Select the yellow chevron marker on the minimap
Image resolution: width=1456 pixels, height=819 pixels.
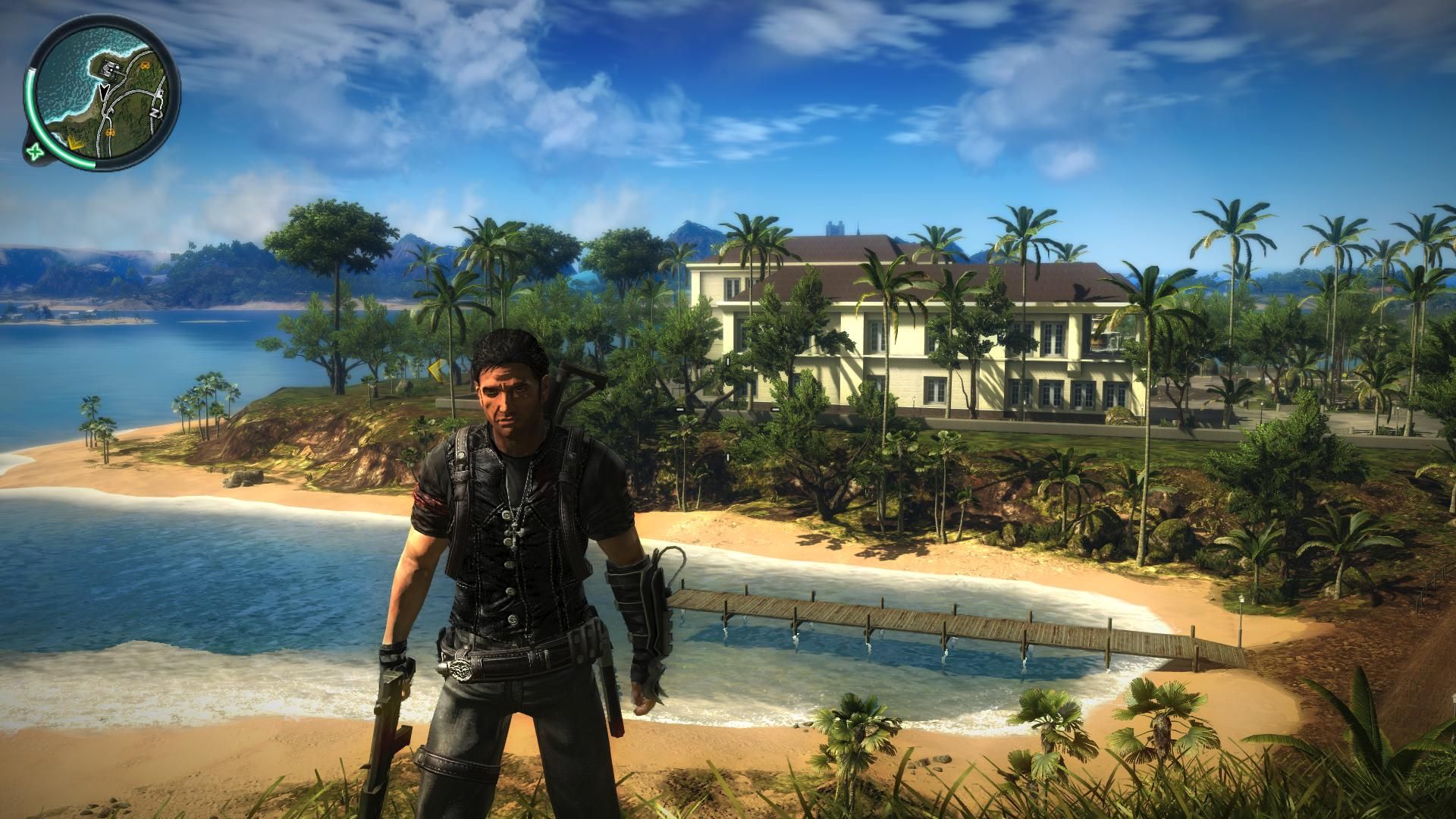pyautogui.click(x=76, y=141)
